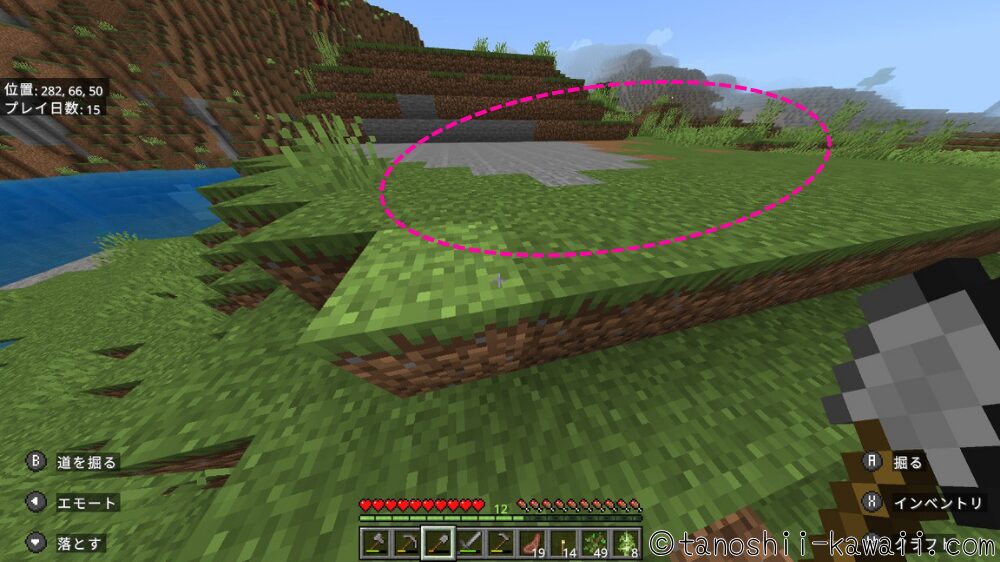Select the hoe hotbar slot
This screenshot has height=562, width=1000.
[500, 543]
